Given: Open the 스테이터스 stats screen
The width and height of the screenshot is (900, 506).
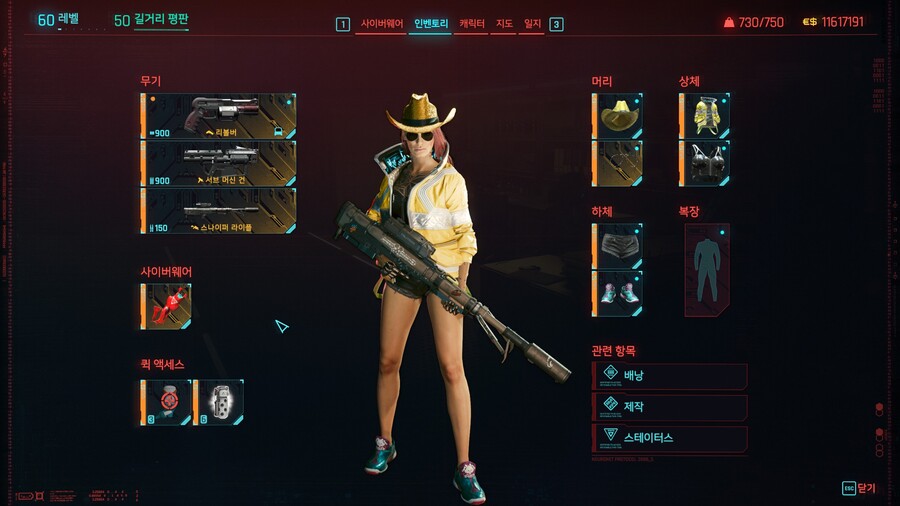Looking at the screenshot, I should pyautogui.click(x=670, y=438).
